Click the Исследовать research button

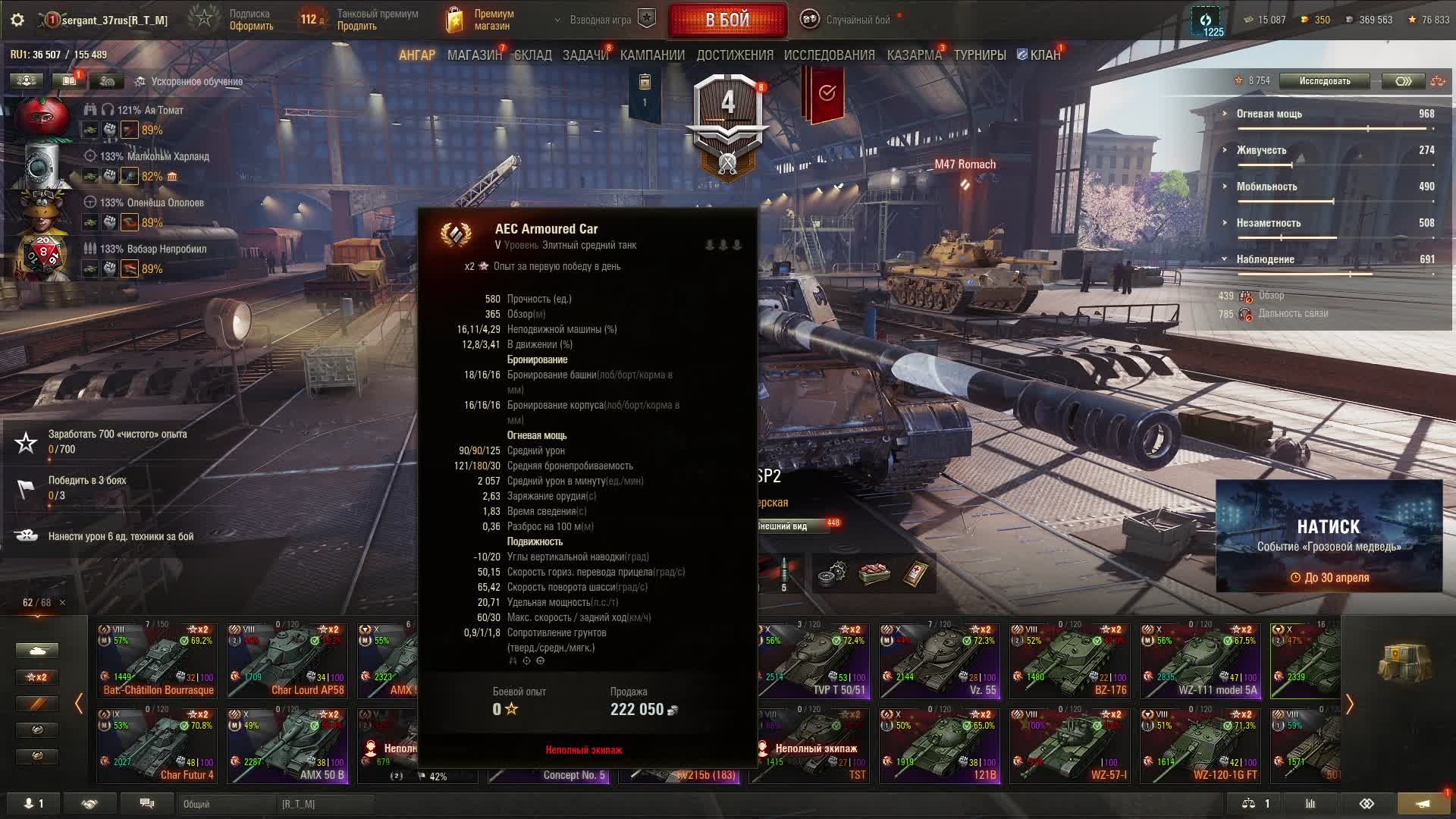(x=1324, y=81)
